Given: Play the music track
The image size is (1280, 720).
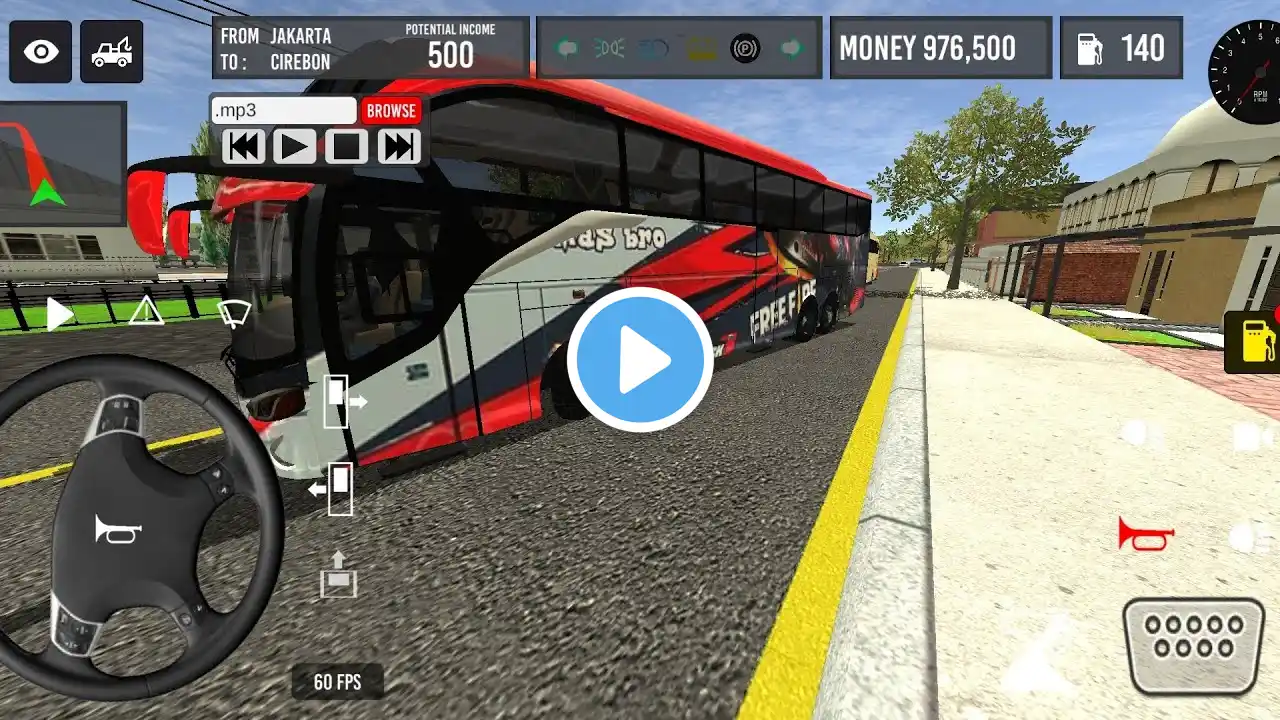Looking at the screenshot, I should (x=294, y=147).
